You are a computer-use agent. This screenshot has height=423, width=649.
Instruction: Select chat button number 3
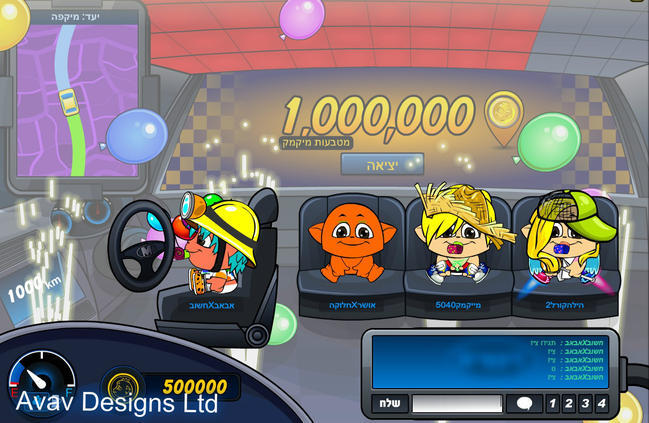point(584,403)
